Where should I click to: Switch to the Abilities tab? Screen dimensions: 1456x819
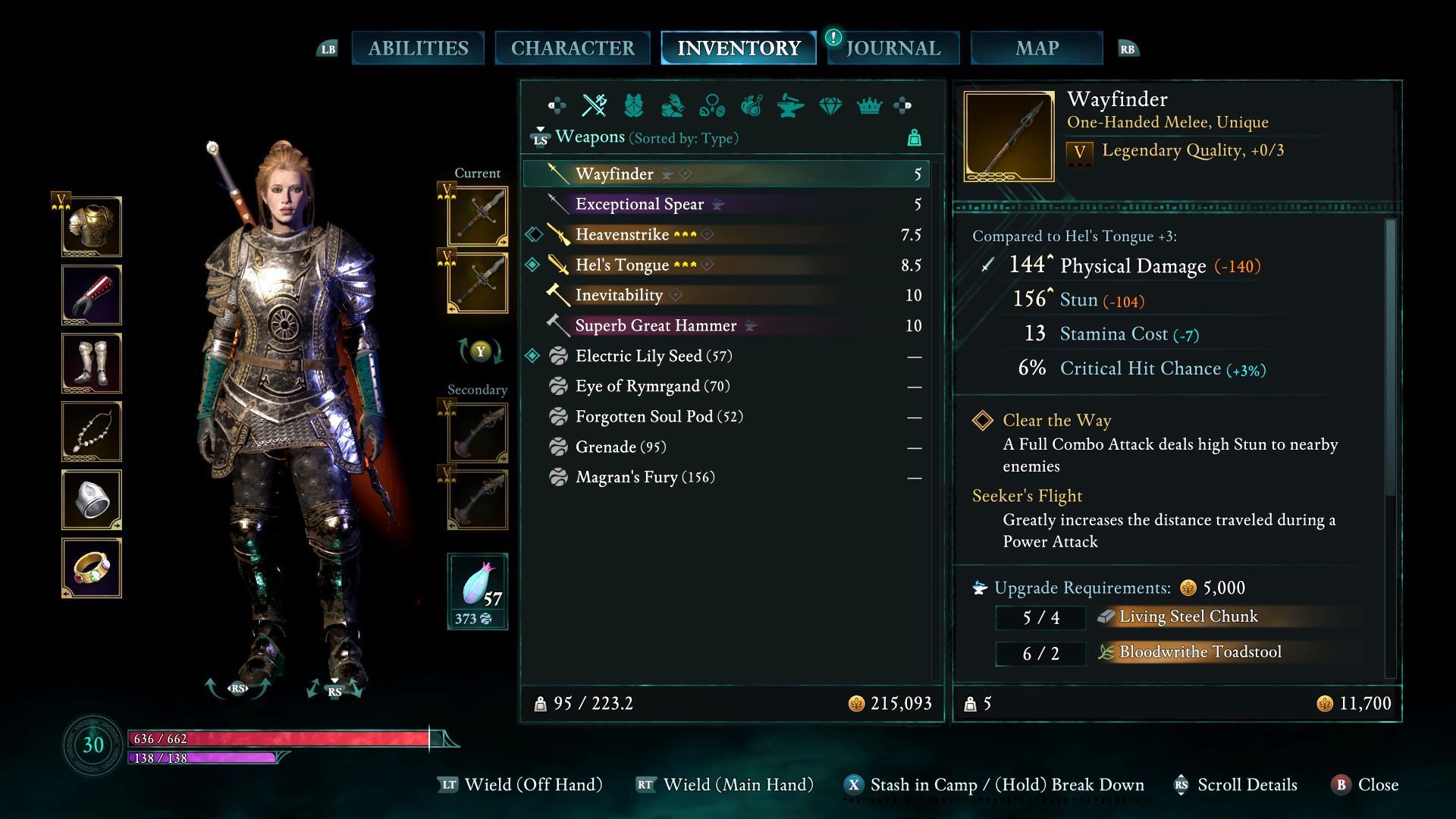[x=418, y=49]
